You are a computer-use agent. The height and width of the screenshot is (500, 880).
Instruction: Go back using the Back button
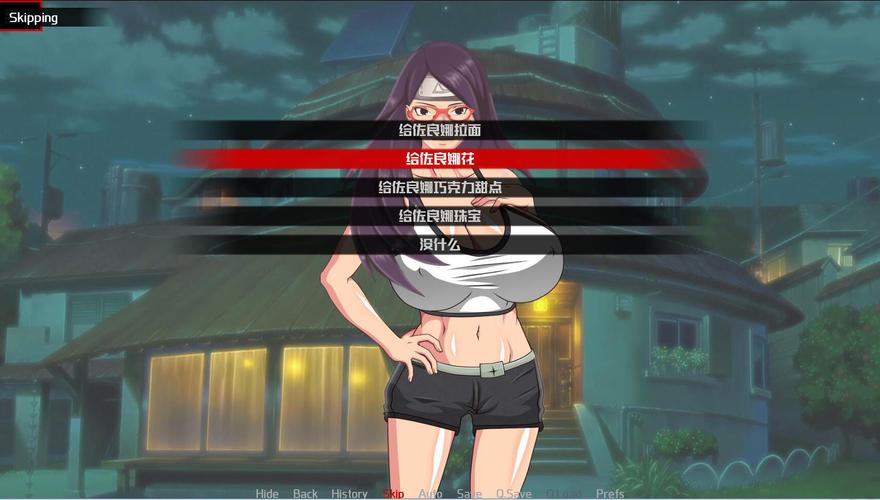click(305, 493)
